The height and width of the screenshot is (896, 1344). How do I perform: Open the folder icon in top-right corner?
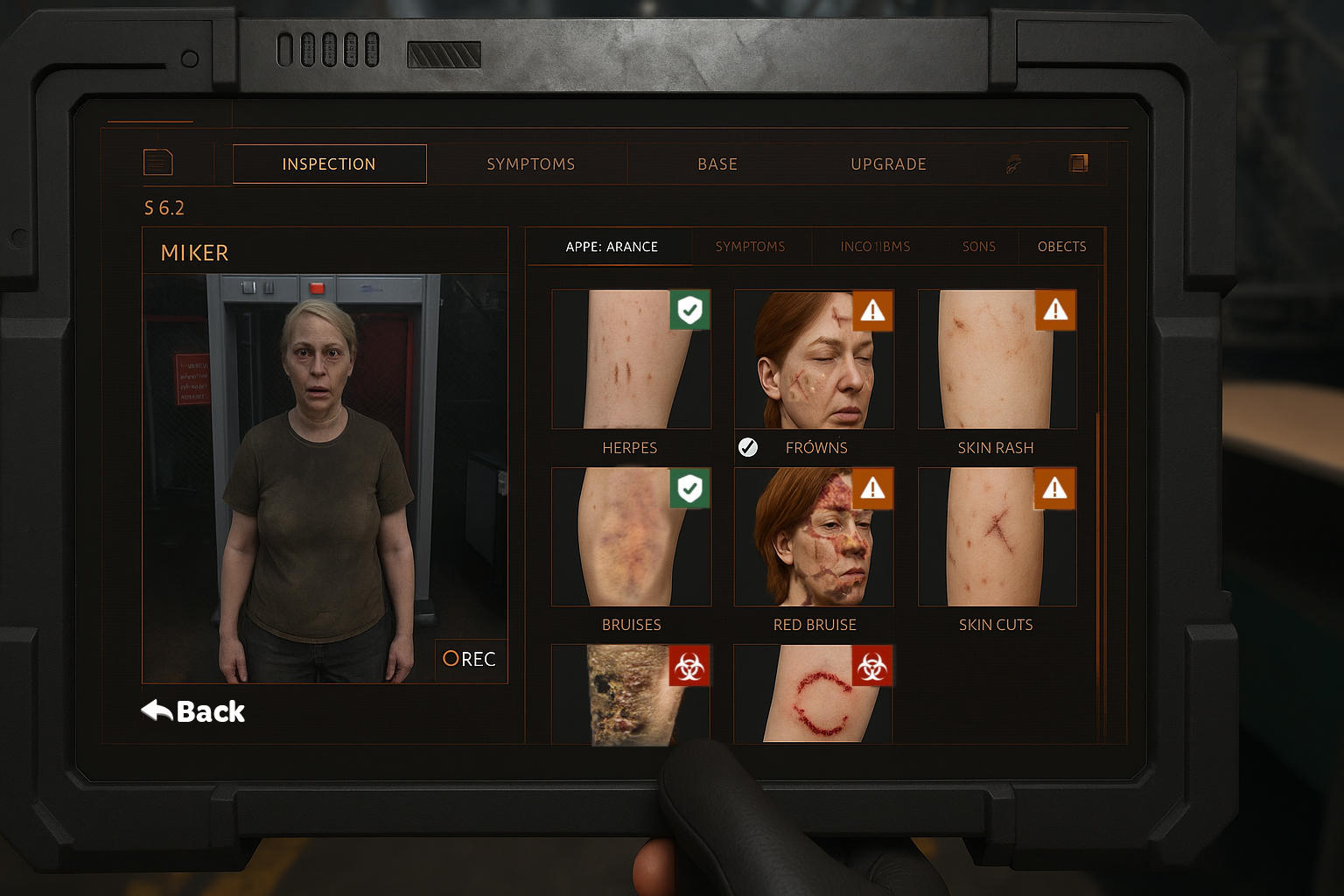tap(1078, 162)
